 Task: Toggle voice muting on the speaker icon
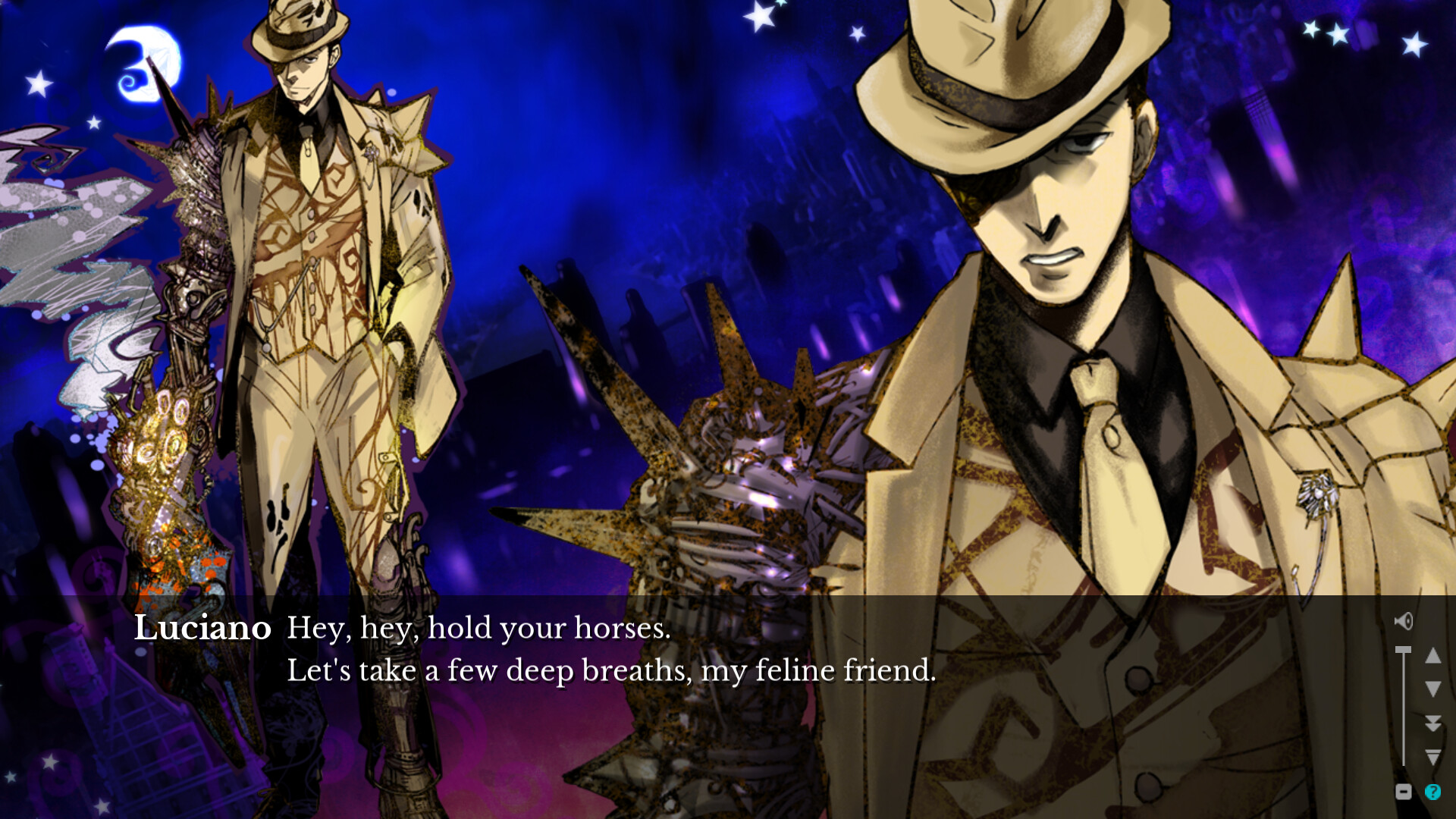tap(1404, 621)
